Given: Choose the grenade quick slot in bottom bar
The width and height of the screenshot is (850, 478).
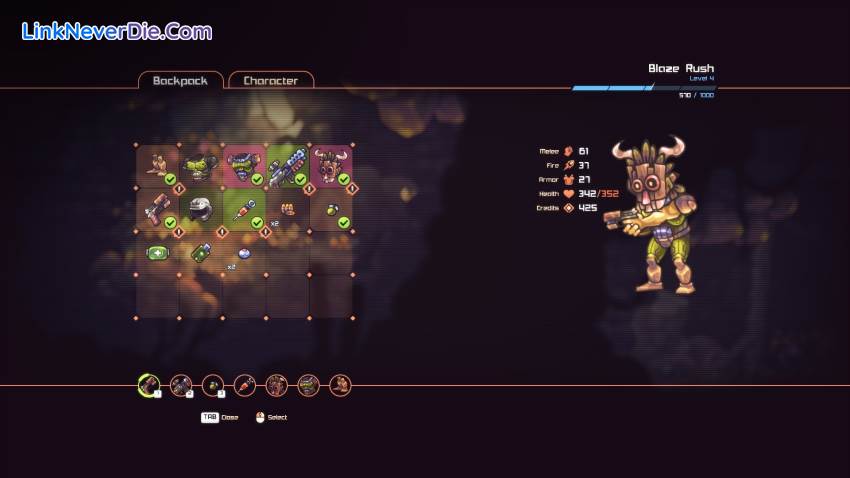Looking at the screenshot, I should pyautogui.click(x=213, y=385).
